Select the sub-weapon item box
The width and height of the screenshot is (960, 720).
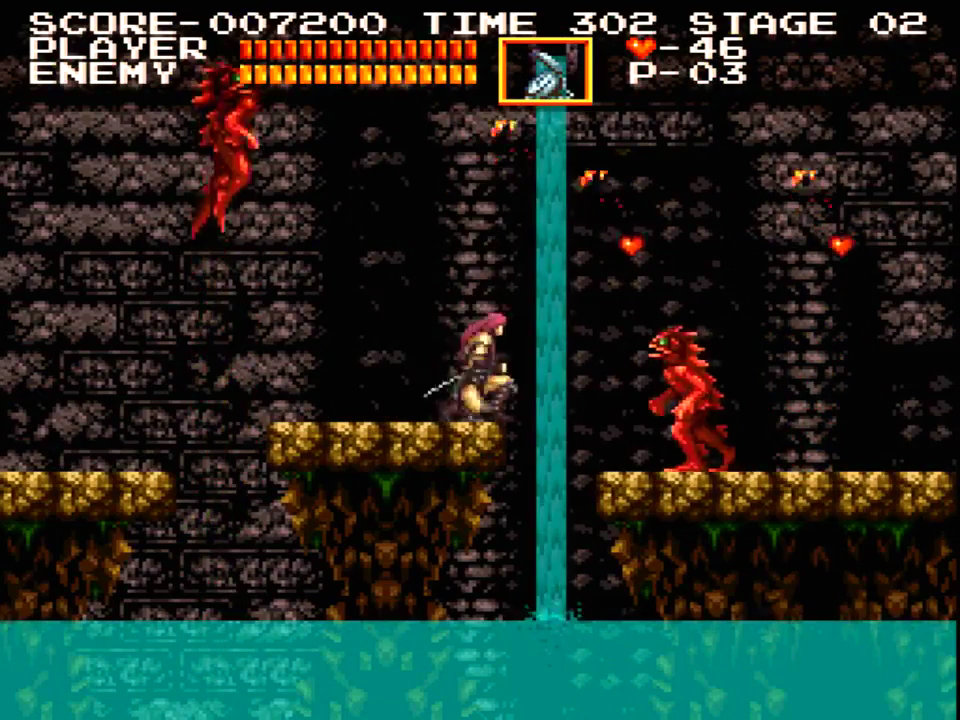click(545, 71)
